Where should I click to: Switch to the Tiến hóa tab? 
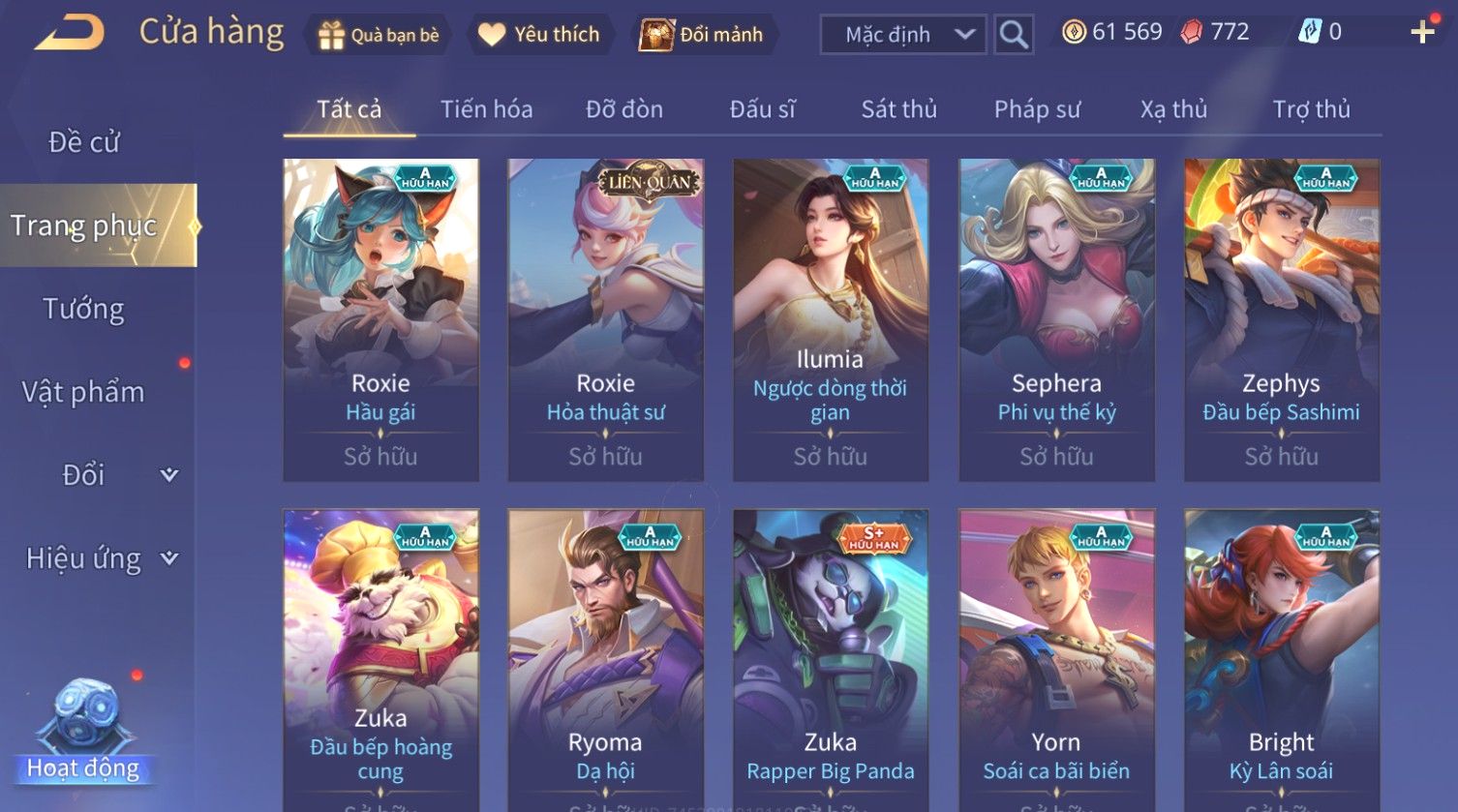click(486, 109)
